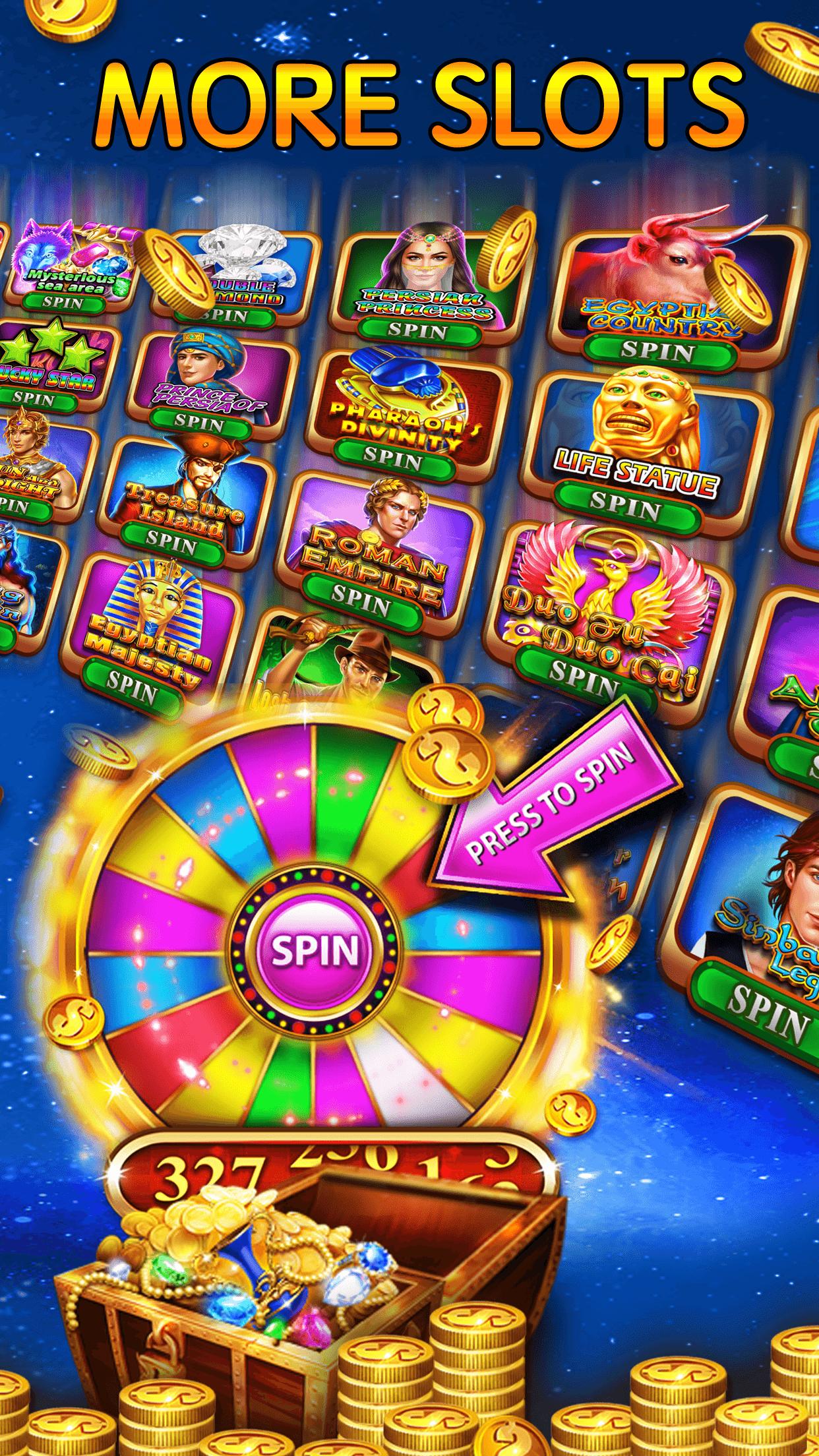Spin the Pharaoh's Divinity slot
Image resolution: width=819 pixels, height=1456 pixels.
pos(392,454)
